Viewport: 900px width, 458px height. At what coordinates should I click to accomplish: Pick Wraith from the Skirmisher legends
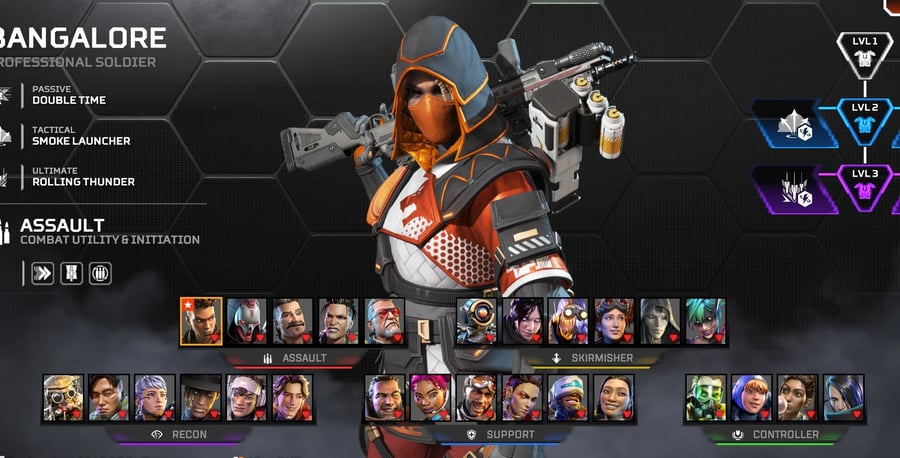pos(522,321)
